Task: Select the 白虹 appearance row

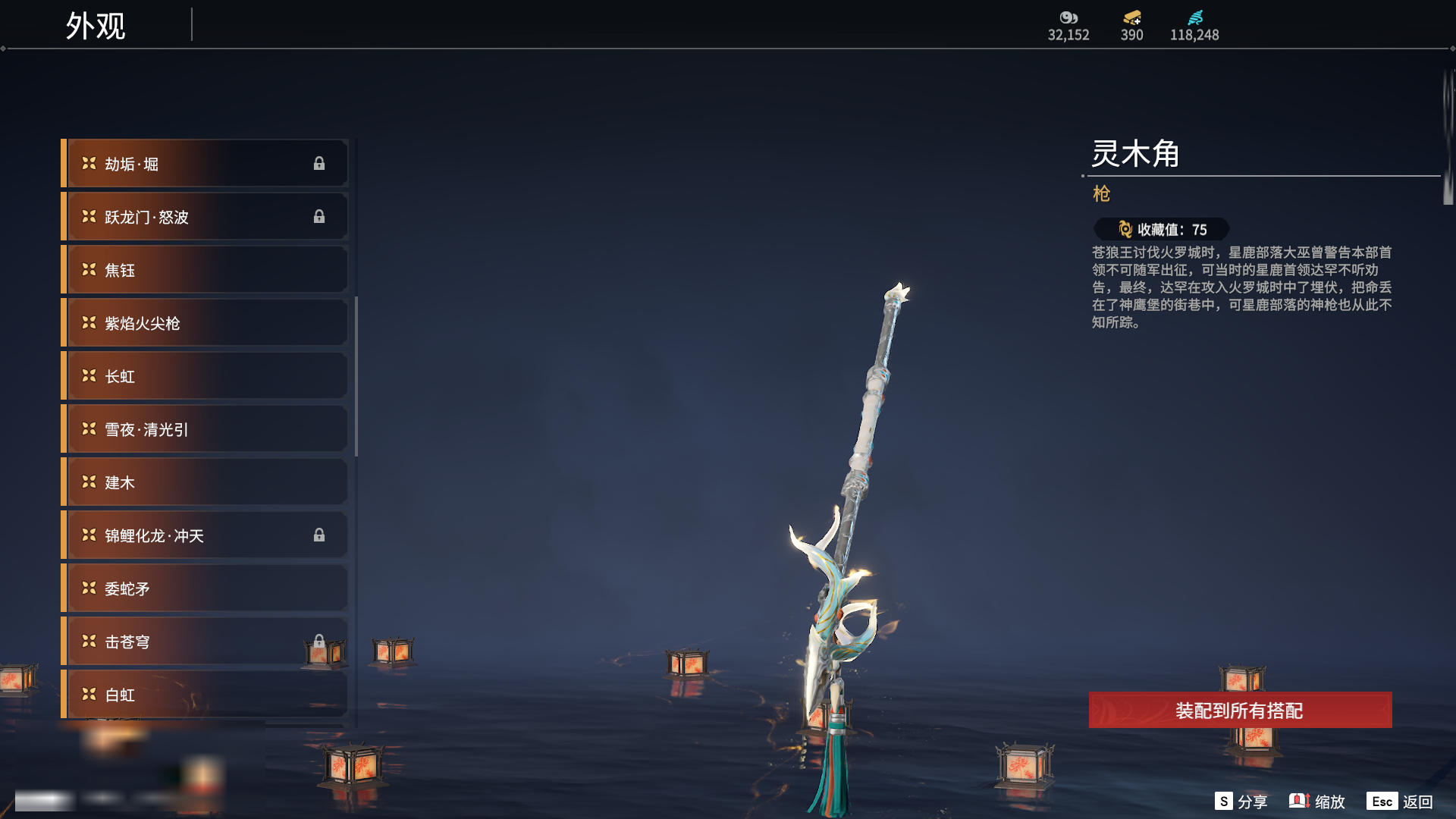Action: tap(205, 695)
